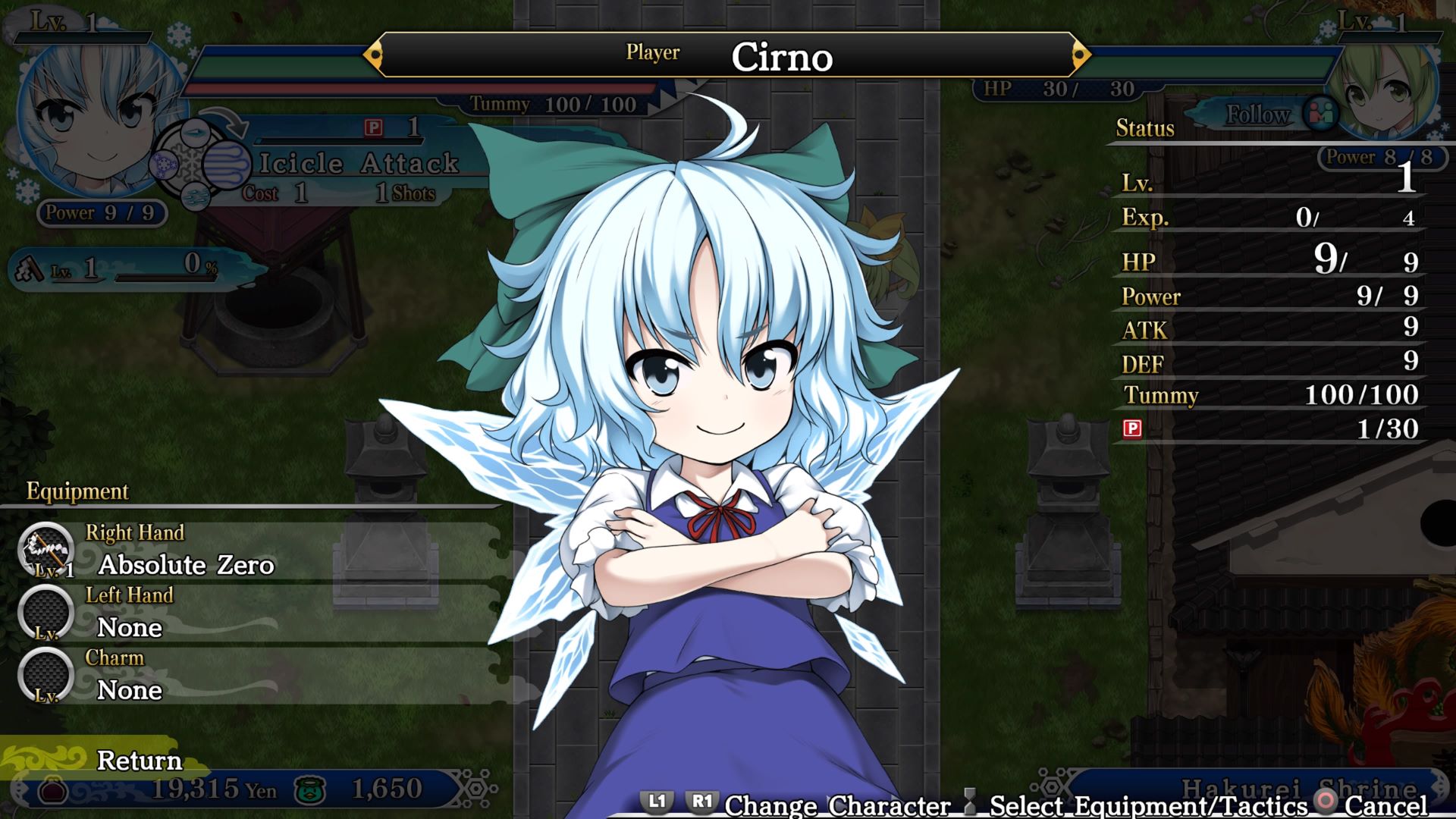The height and width of the screenshot is (819, 1456).
Task: Click the right gold arrow beside Cirno's name
Action: (x=1080, y=55)
